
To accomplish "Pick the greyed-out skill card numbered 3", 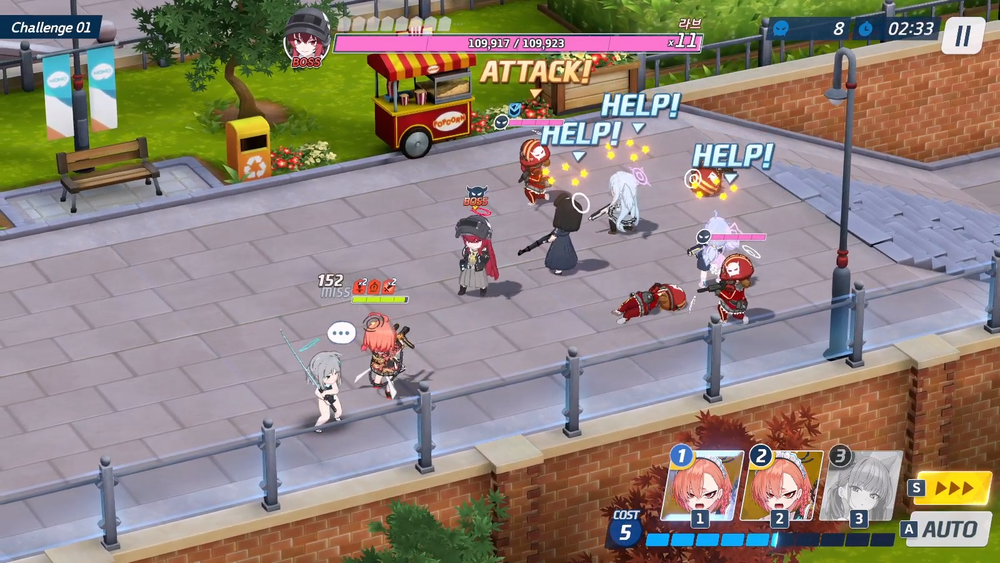I will (858, 487).
